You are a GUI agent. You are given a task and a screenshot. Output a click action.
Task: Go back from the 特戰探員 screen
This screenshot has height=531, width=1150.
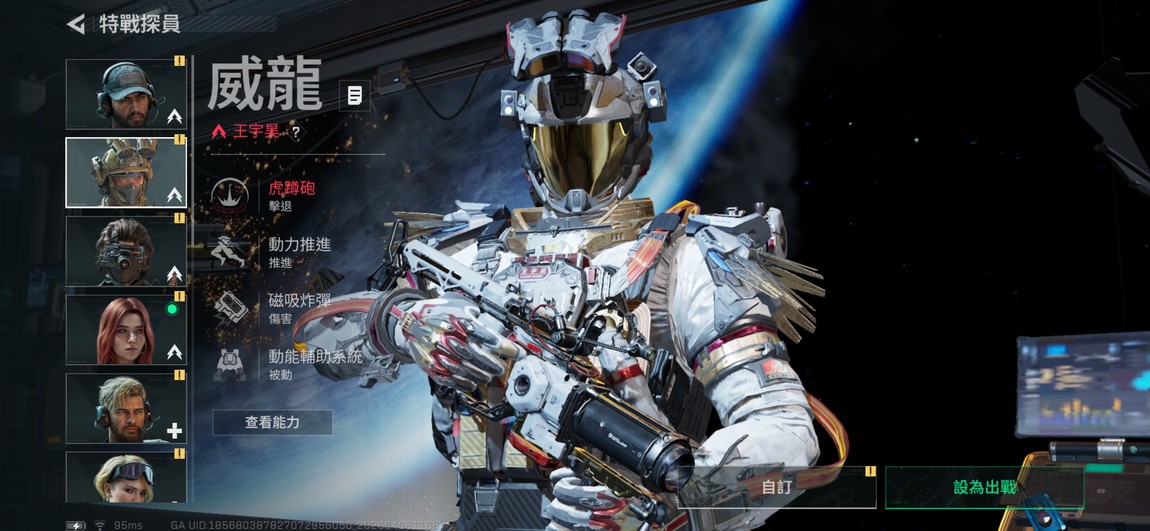point(76,24)
